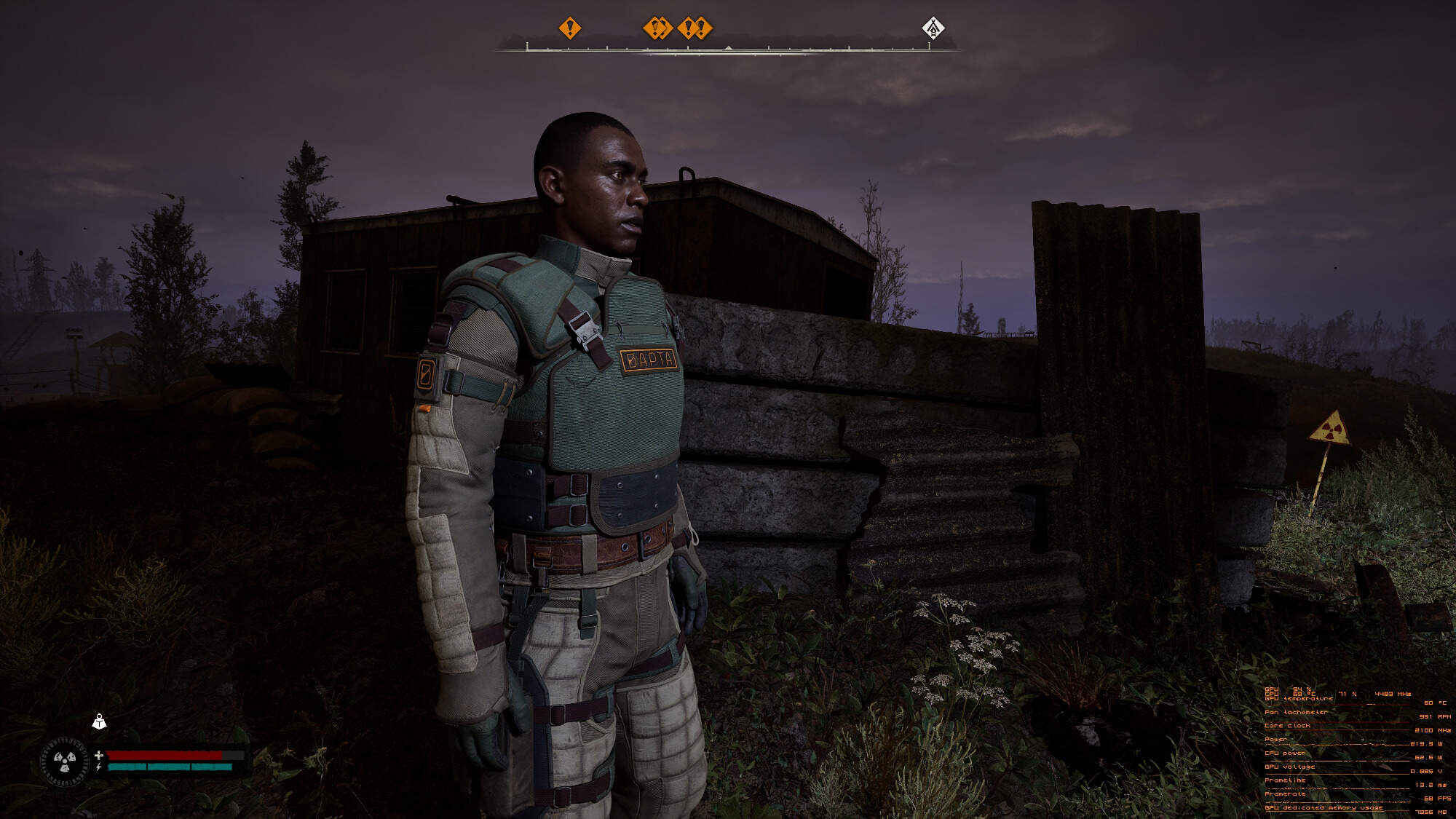Click the leftmost orange exclamation compass marker
Screen dimensions: 1456x819
(569, 28)
